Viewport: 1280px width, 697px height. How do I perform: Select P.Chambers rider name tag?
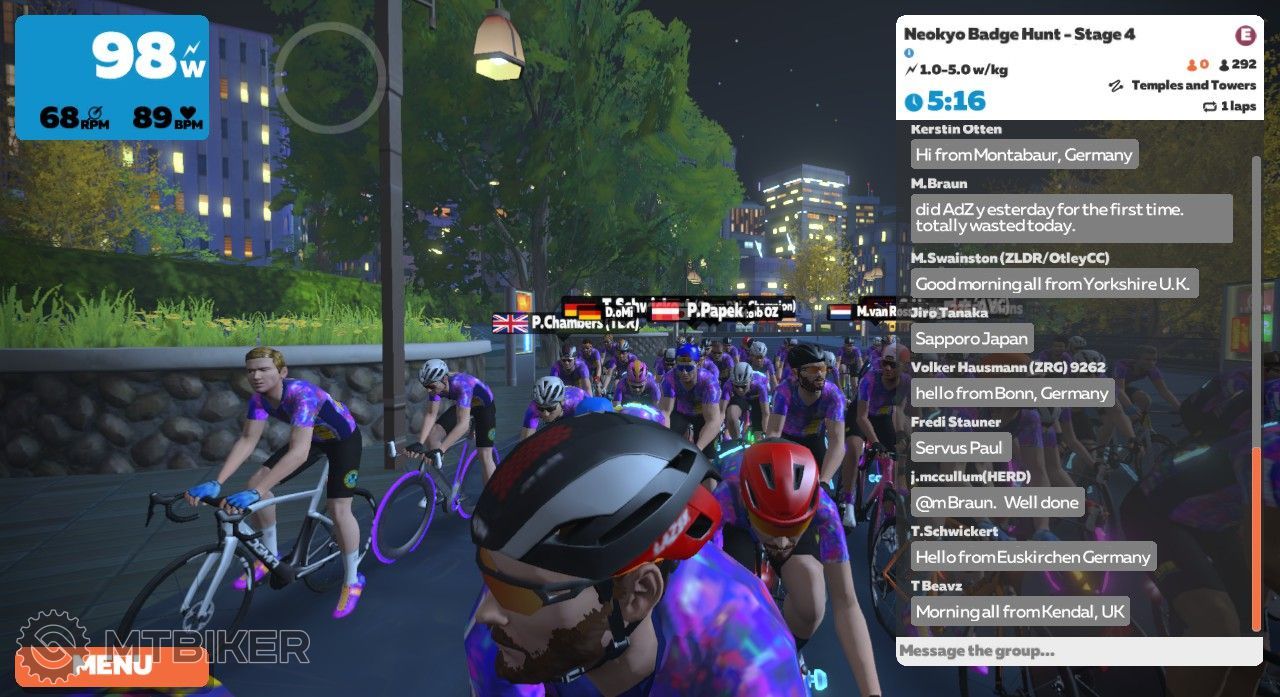coord(567,323)
